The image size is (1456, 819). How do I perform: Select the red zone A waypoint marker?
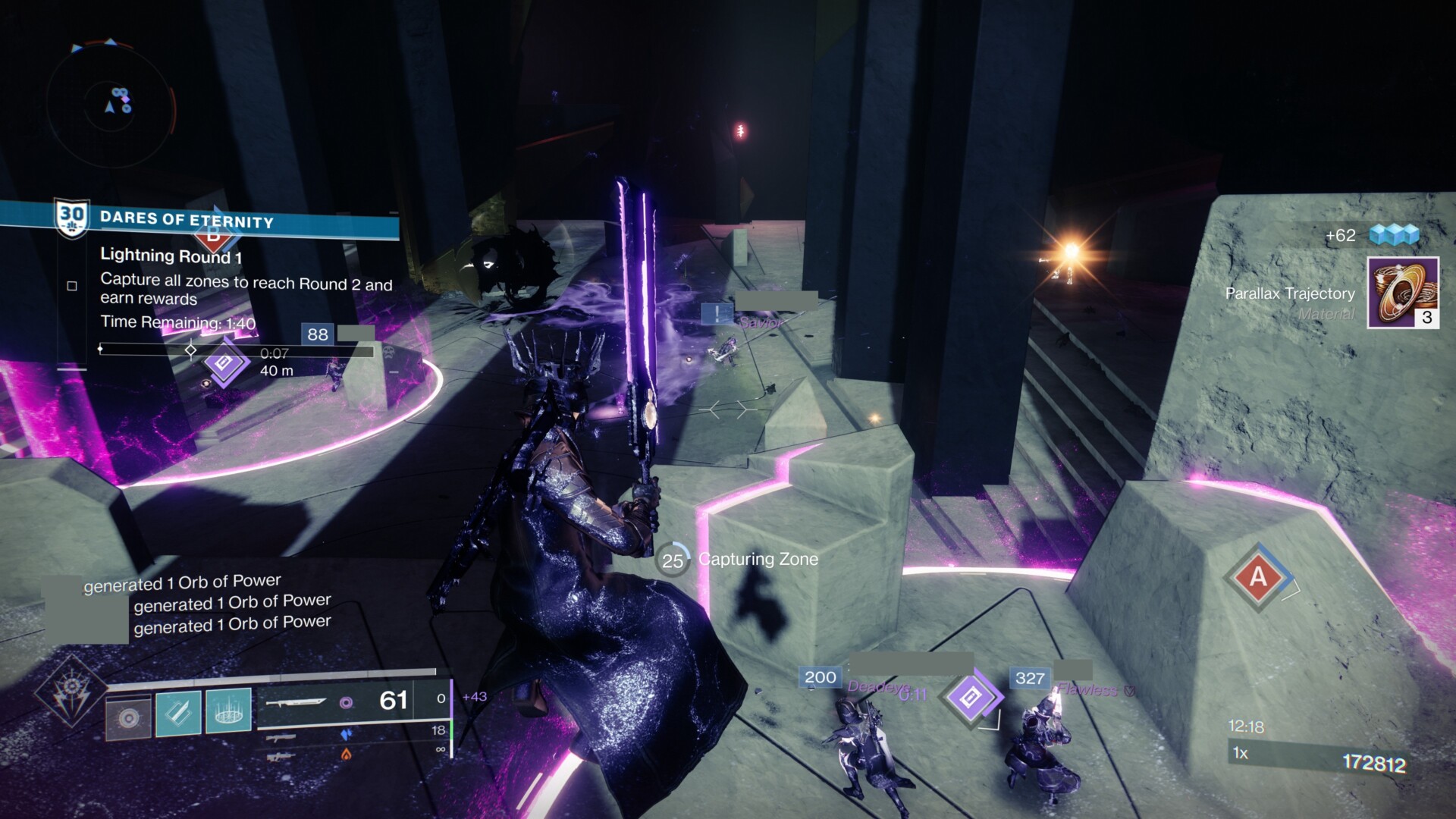1258,578
